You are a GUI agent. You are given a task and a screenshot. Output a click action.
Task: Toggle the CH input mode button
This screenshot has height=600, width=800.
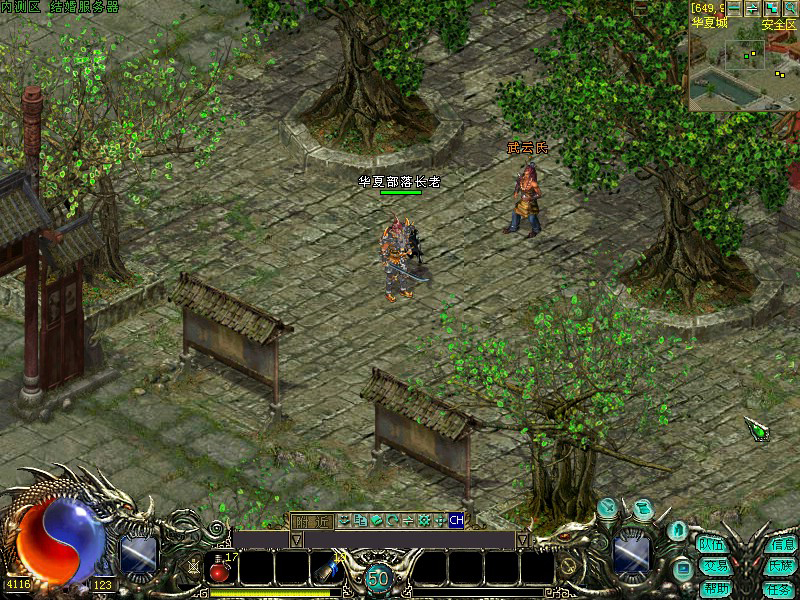456,520
